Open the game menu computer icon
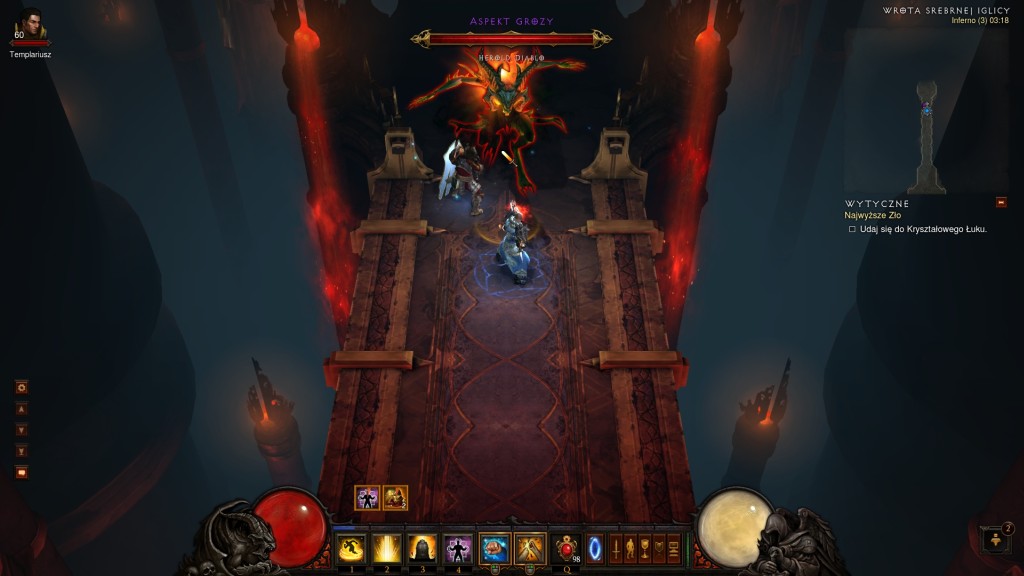This screenshot has width=1024, height=576. (673, 548)
